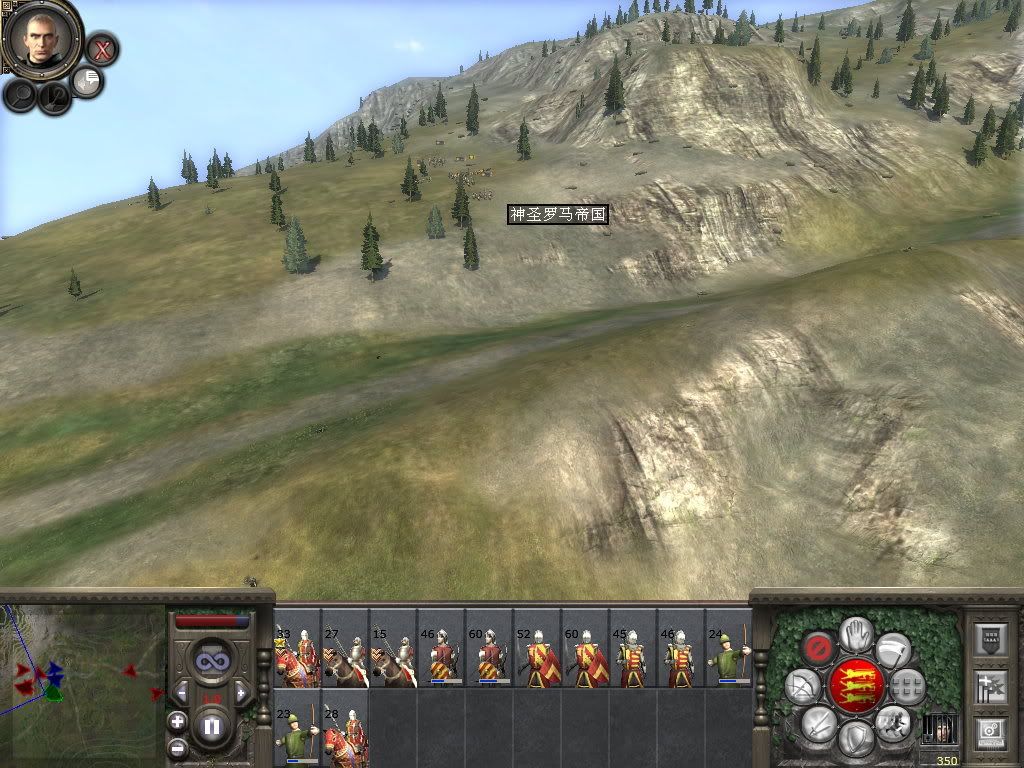Toggle guard mode shield button
Screen dimensions: 1024x768
pyautogui.click(x=855, y=739)
